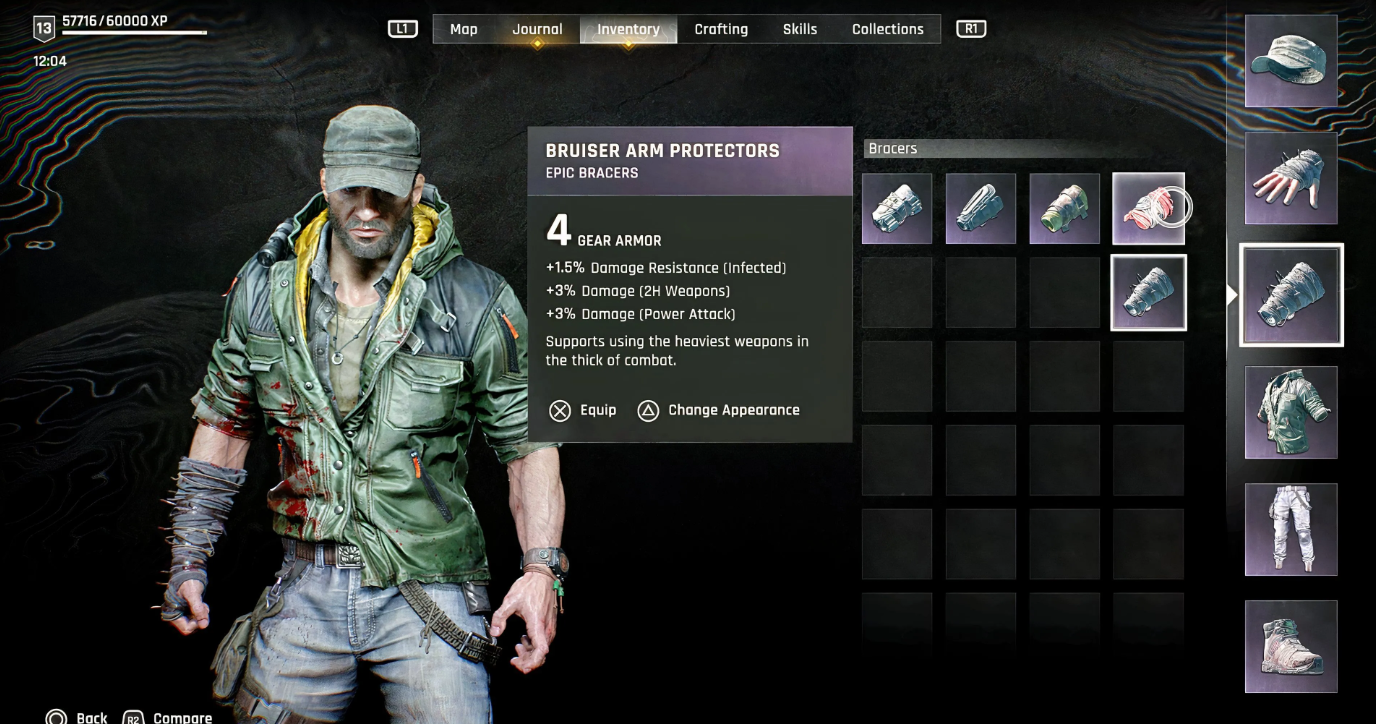Click the spiked bracer in the Bracers grid

point(1148,293)
